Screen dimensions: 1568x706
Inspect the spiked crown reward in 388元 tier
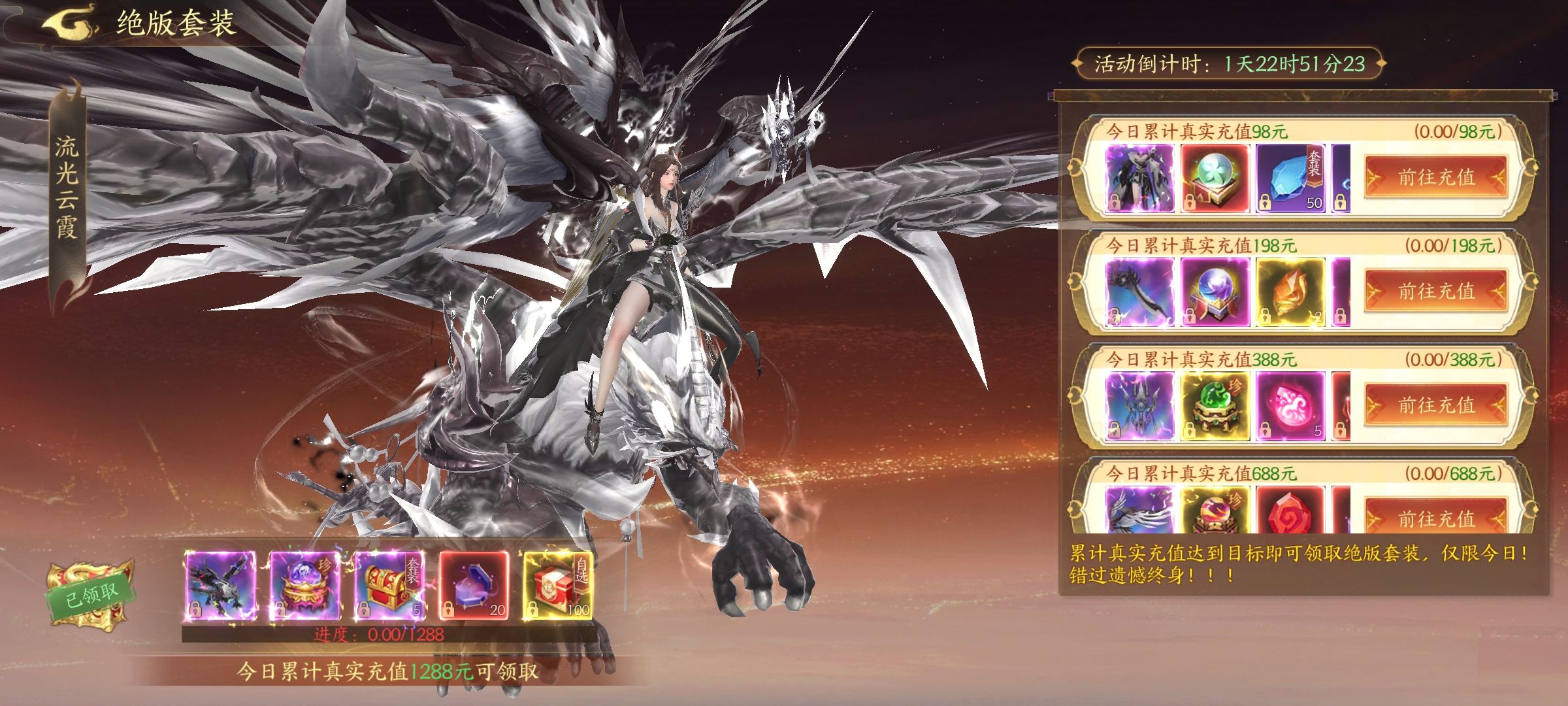point(1139,406)
